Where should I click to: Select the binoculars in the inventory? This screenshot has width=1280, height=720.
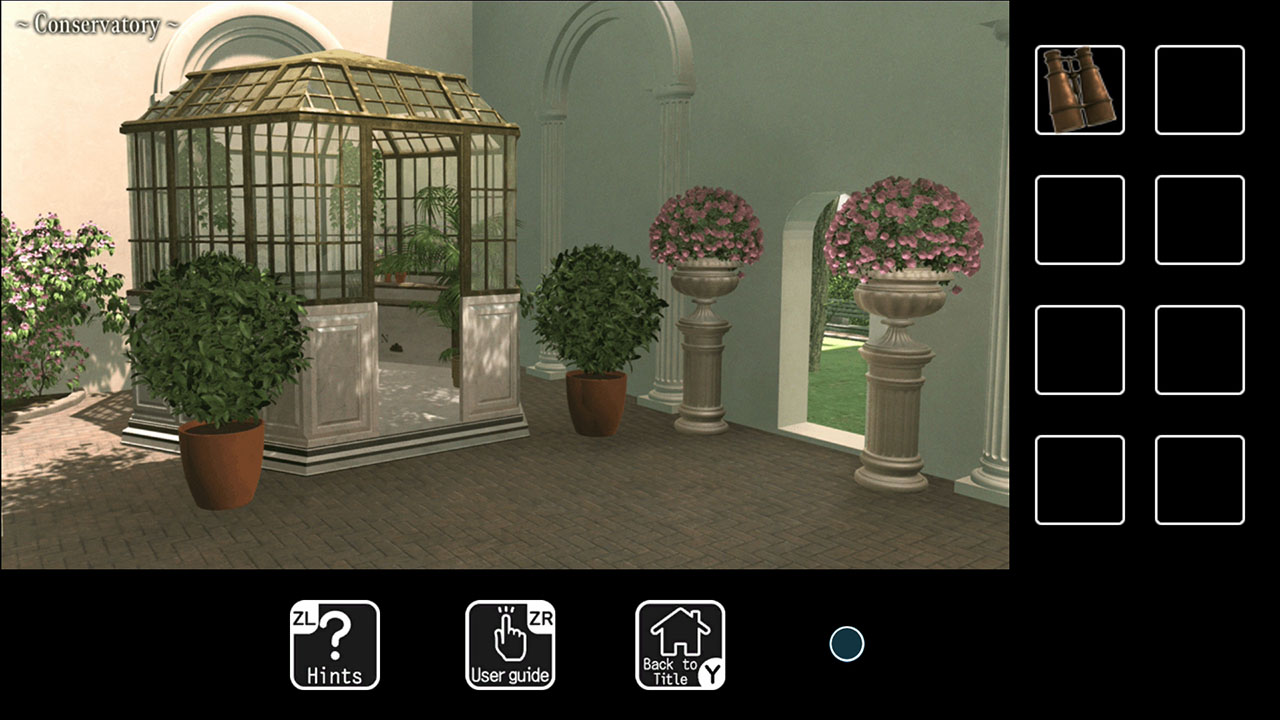(1079, 88)
